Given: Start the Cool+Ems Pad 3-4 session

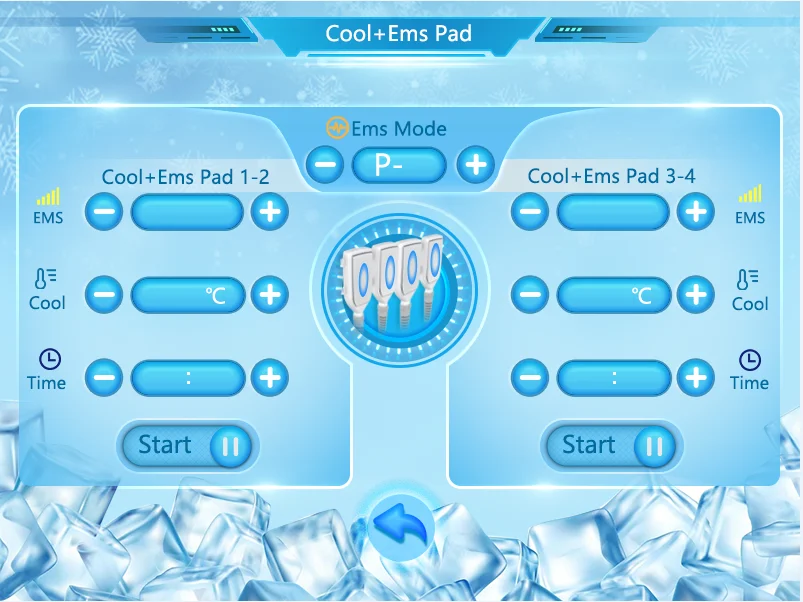Looking at the screenshot, I should (612, 446).
